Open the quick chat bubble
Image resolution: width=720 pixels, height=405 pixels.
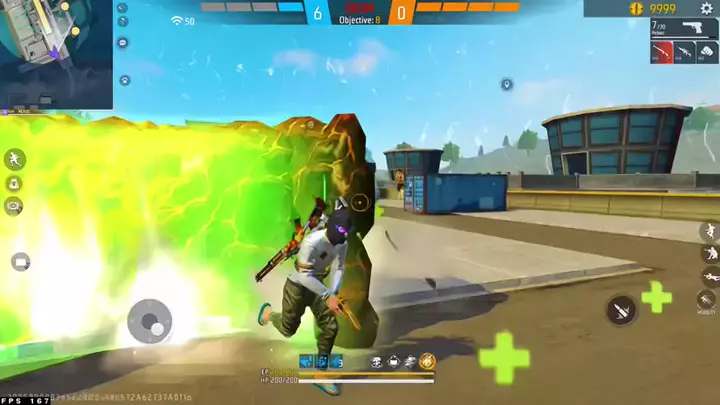(x=123, y=43)
